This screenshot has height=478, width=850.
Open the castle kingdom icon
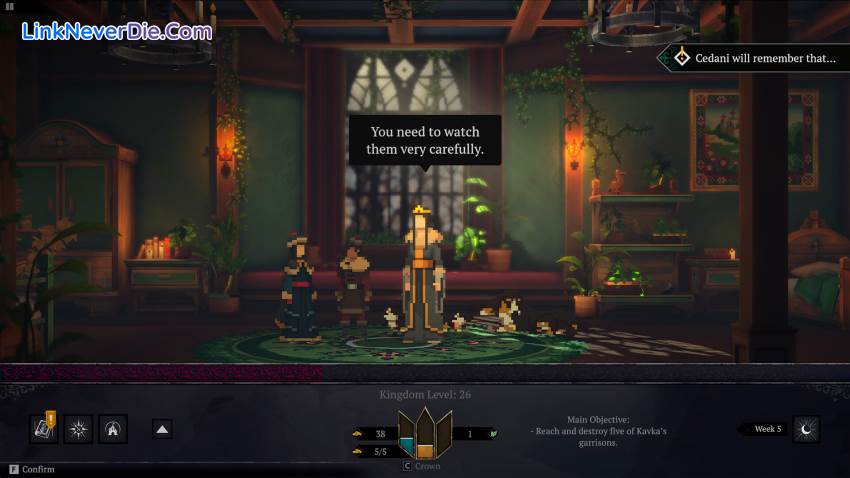click(x=113, y=429)
